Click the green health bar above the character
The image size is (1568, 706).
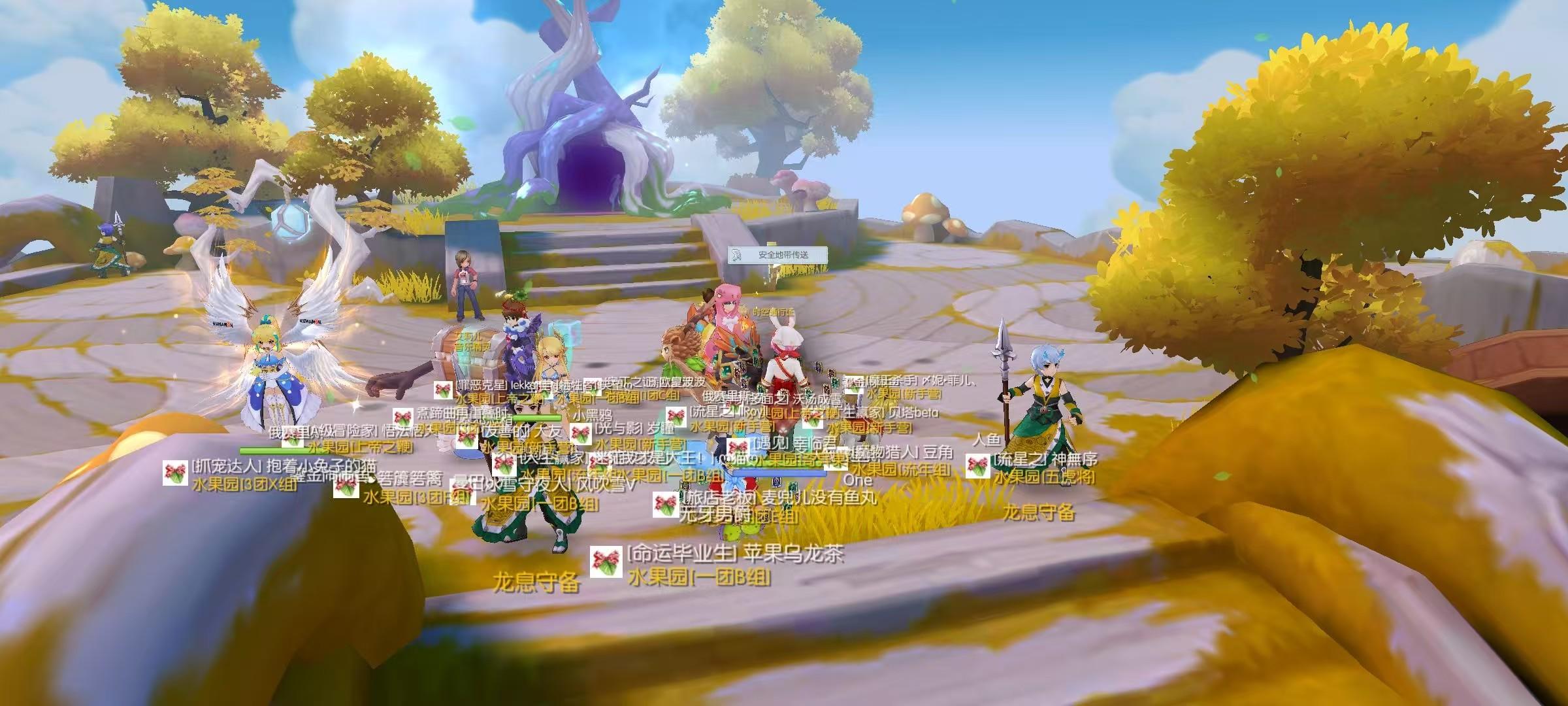click(x=537, y=416)
